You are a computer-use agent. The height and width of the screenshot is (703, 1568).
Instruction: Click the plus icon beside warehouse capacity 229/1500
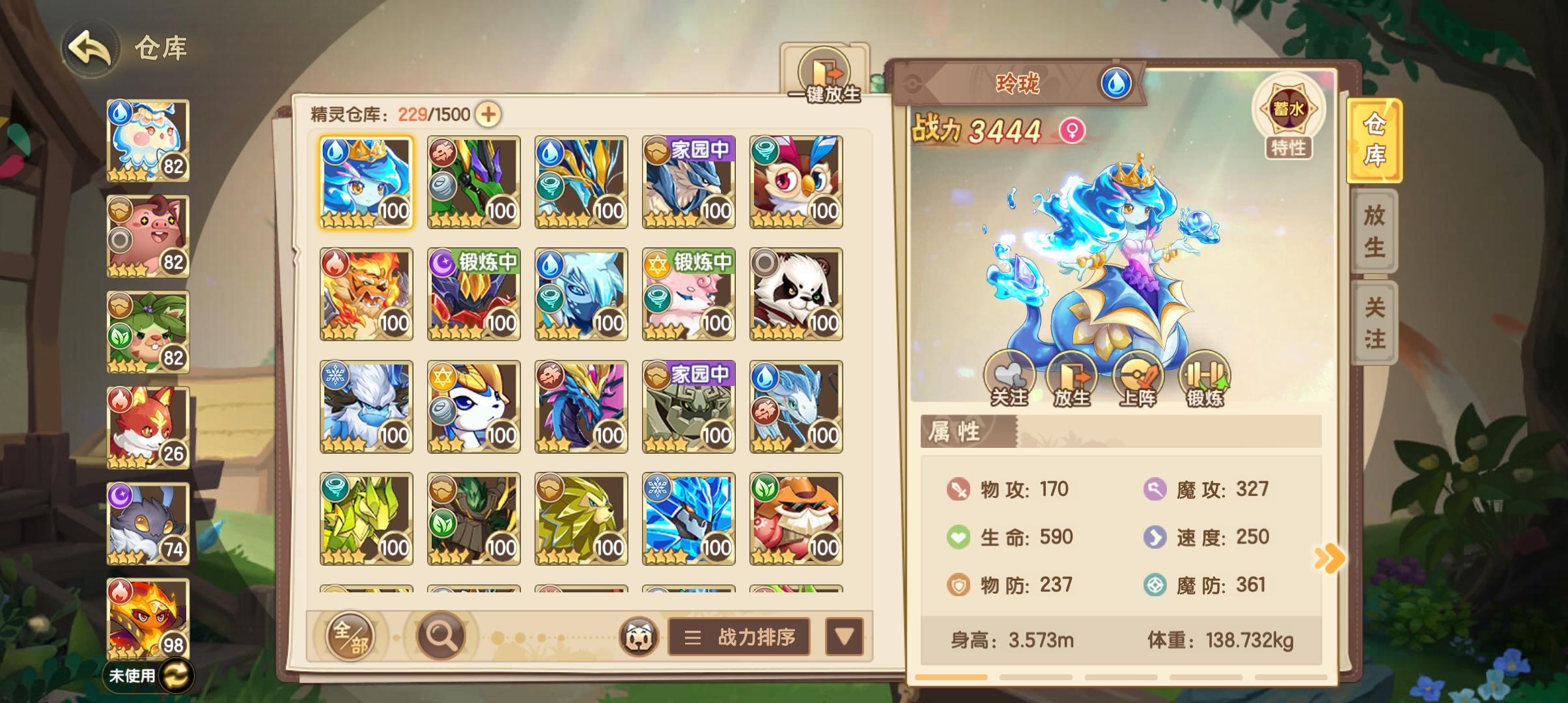coord(489,113)
